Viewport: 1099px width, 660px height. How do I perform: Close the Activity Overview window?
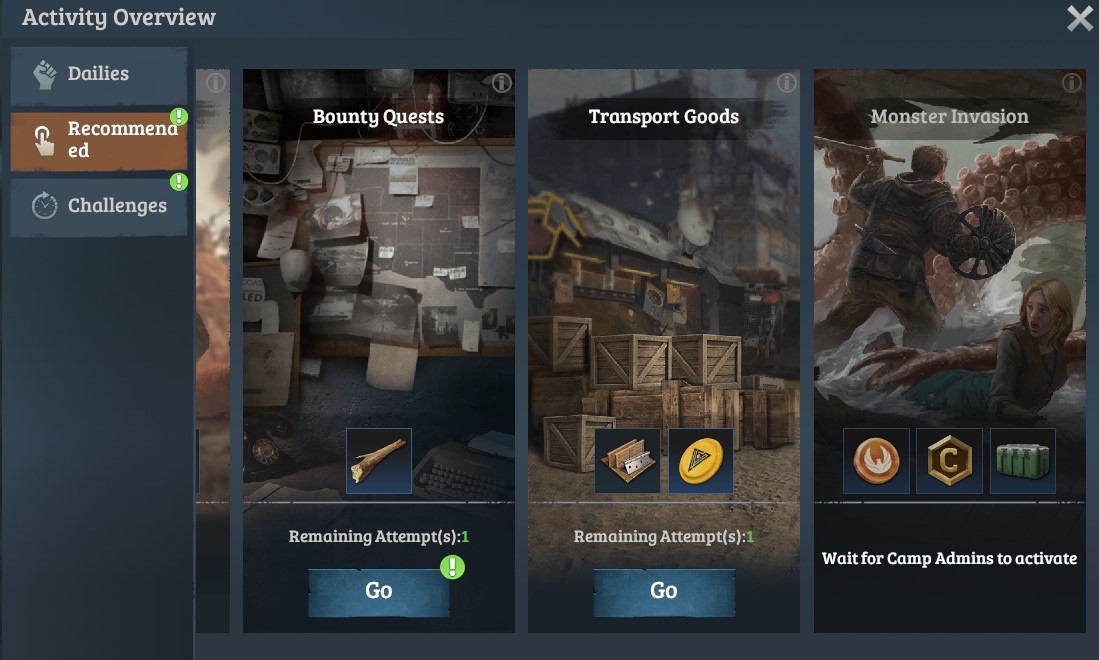point(1079,19)
